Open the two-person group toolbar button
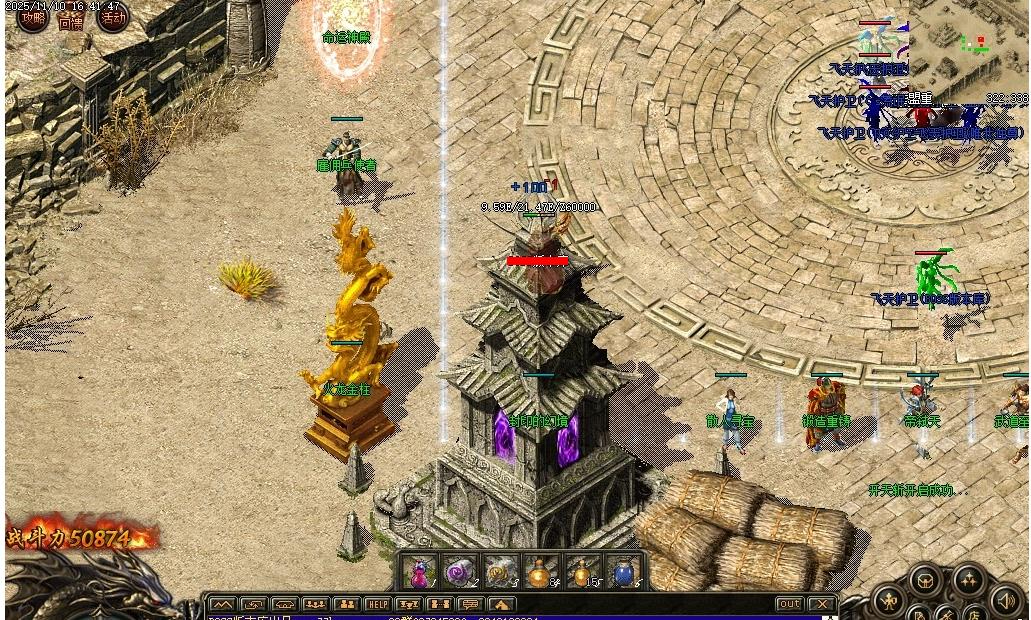Image resolution: width=1031 pixels, height=620 pixels. tap(346, 605)
